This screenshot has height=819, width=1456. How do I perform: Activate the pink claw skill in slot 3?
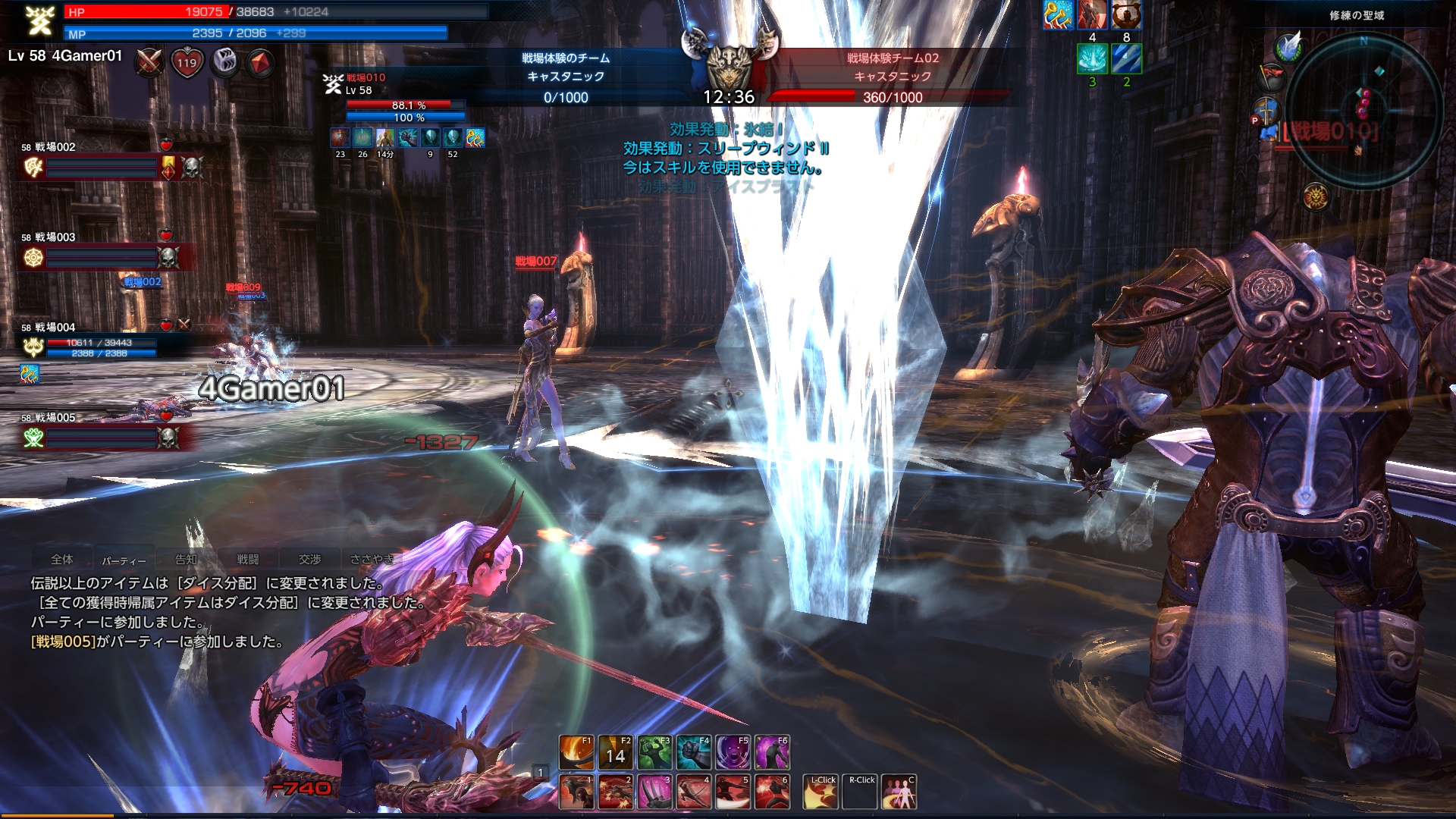pyautogui.click(x=654, y=792)
